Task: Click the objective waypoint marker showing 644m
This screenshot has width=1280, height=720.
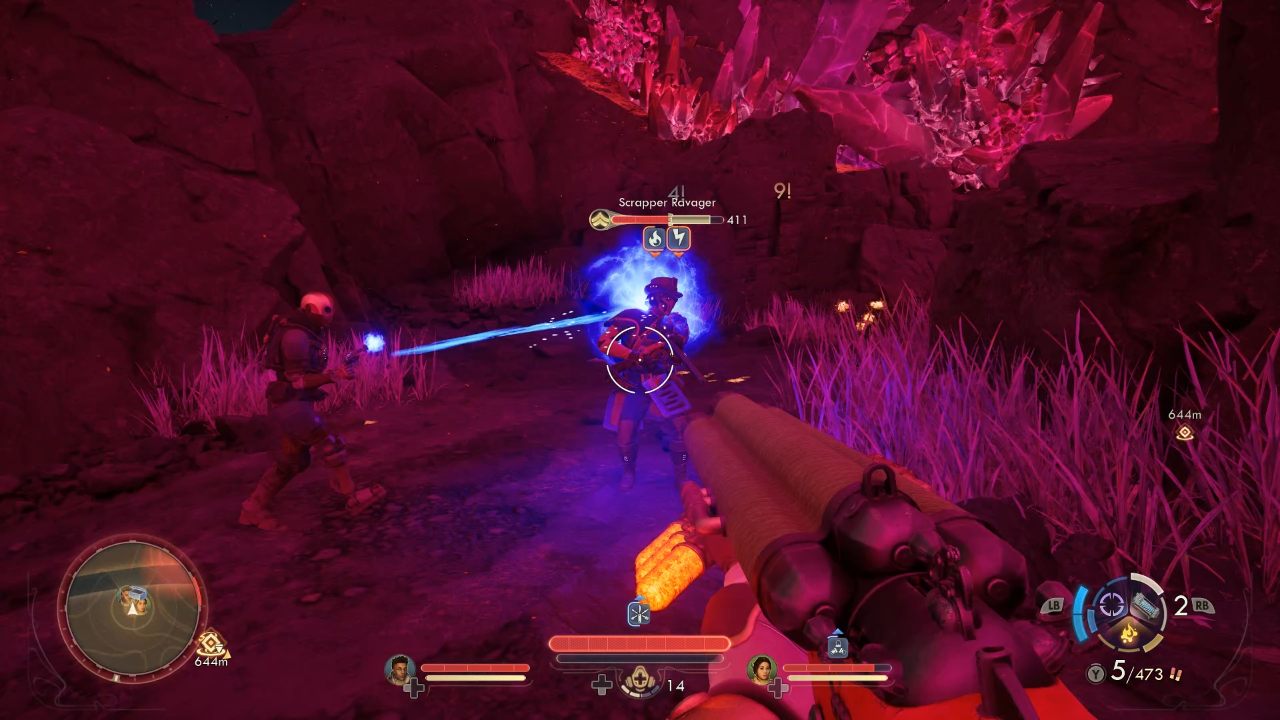Action: 1185,433
